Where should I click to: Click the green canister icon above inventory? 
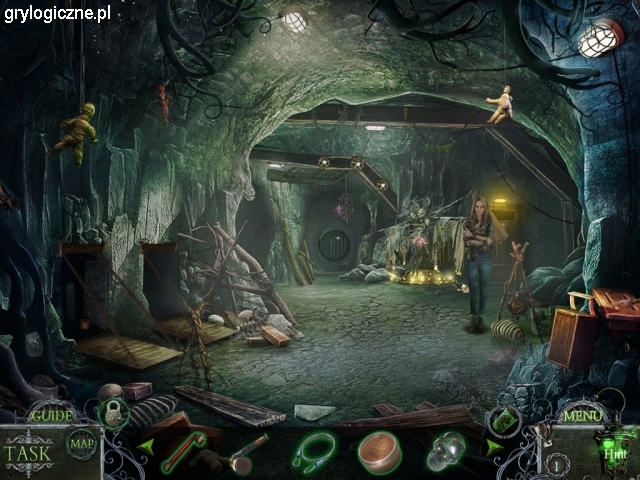coord(503,421)
